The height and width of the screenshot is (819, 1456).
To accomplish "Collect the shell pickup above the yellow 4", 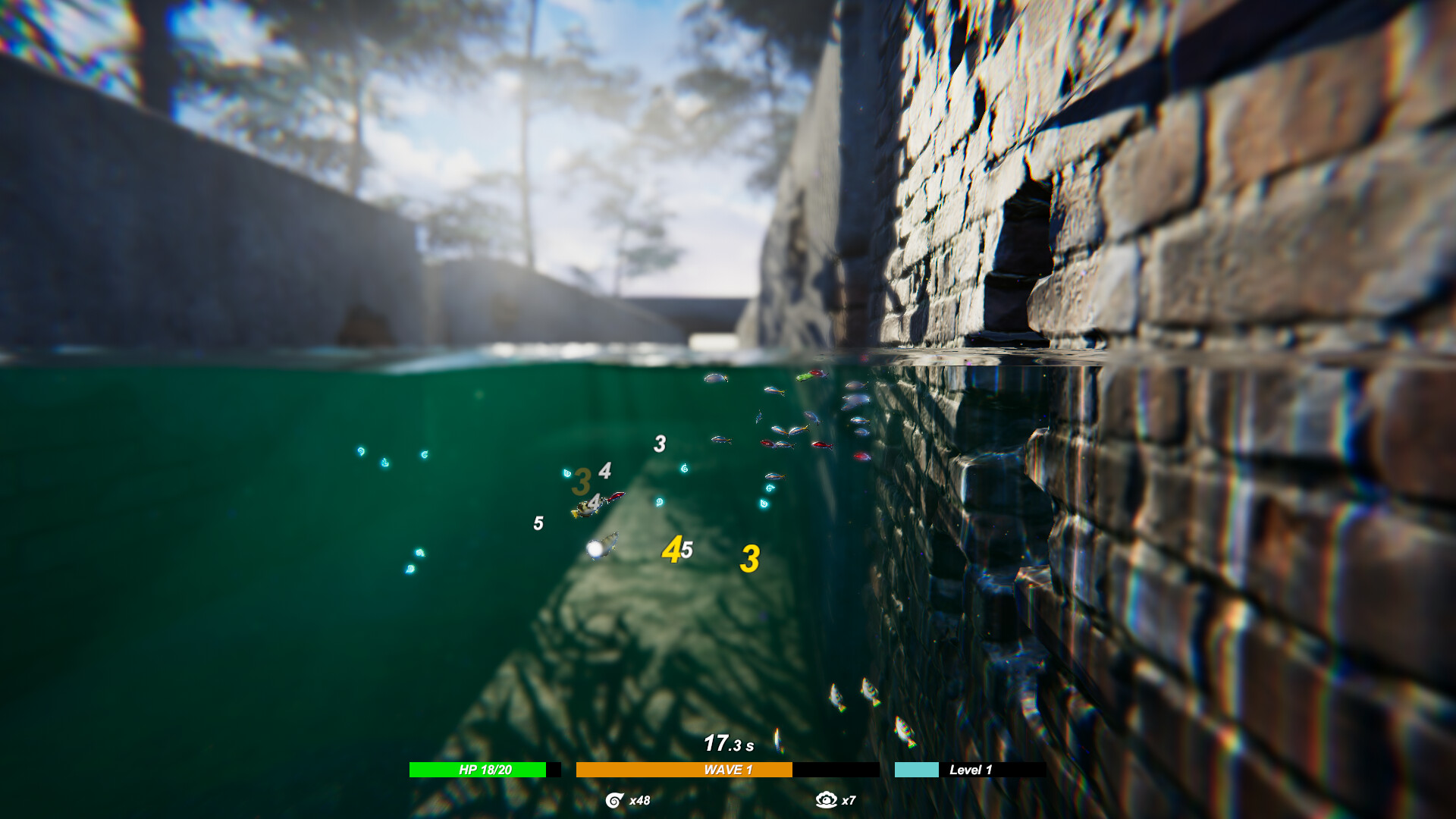I will coord(661,502).
